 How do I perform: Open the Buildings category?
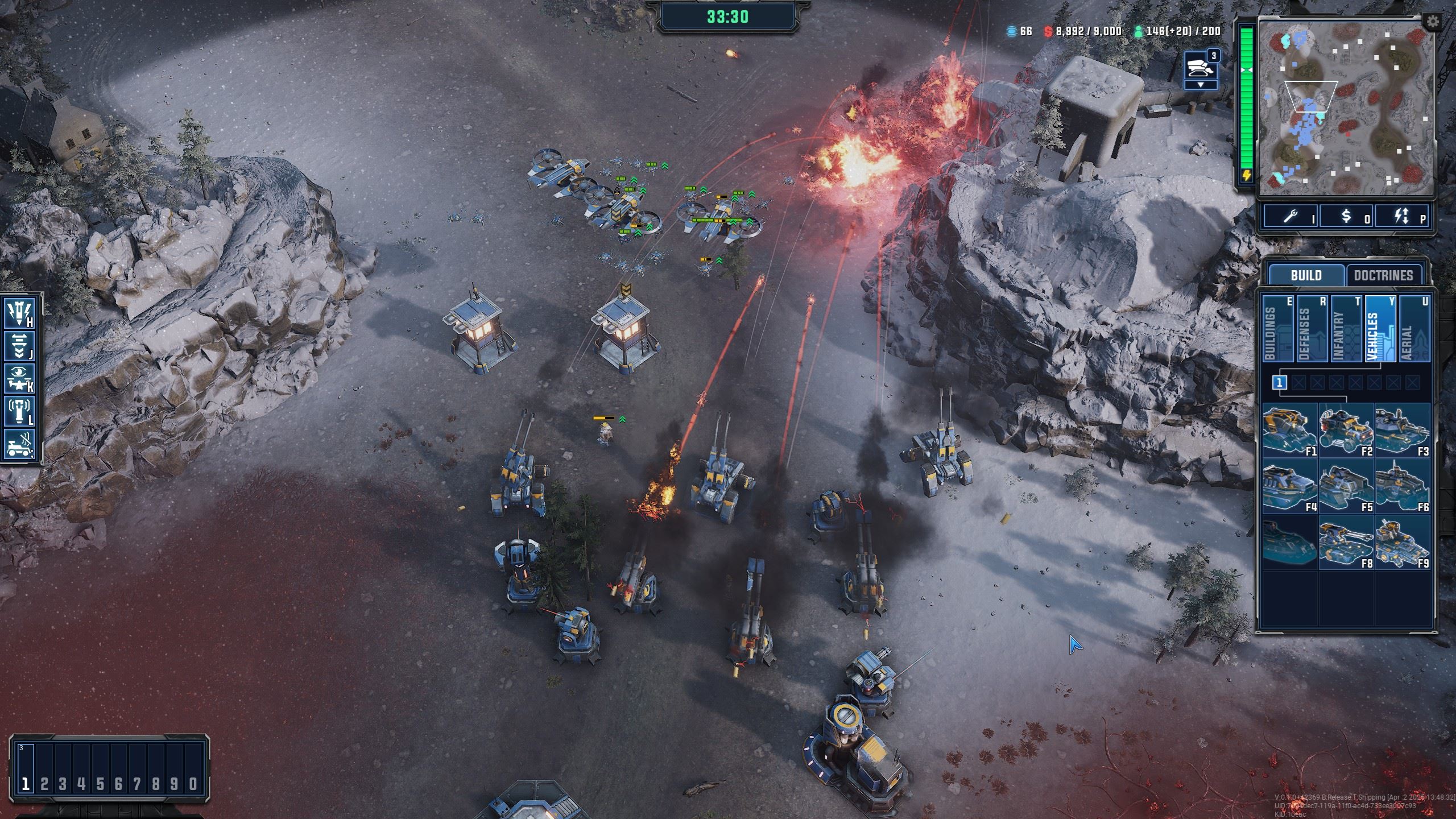pos(1278,329)
